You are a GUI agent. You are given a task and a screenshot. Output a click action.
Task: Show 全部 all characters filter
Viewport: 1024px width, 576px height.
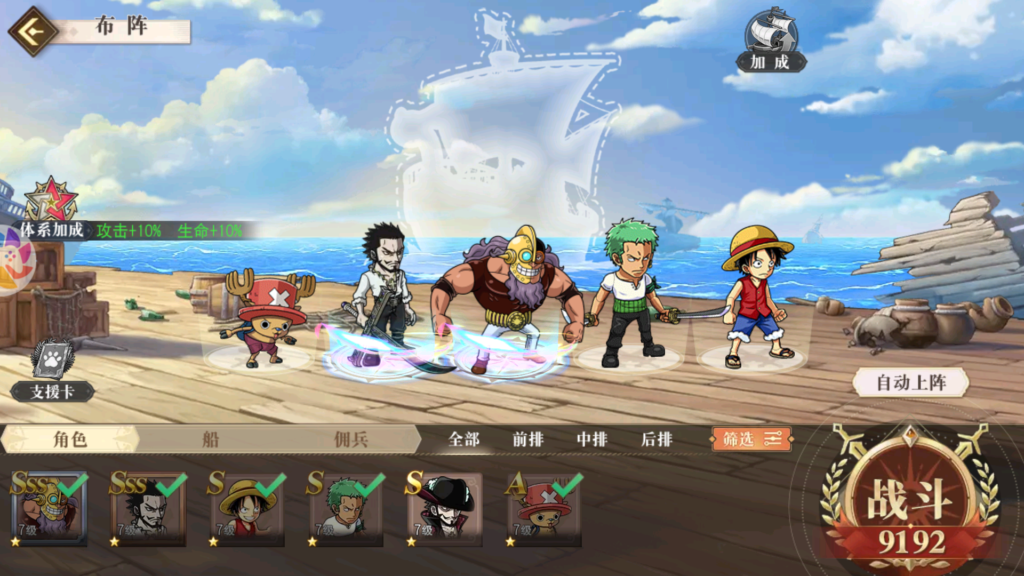point(464,439)
